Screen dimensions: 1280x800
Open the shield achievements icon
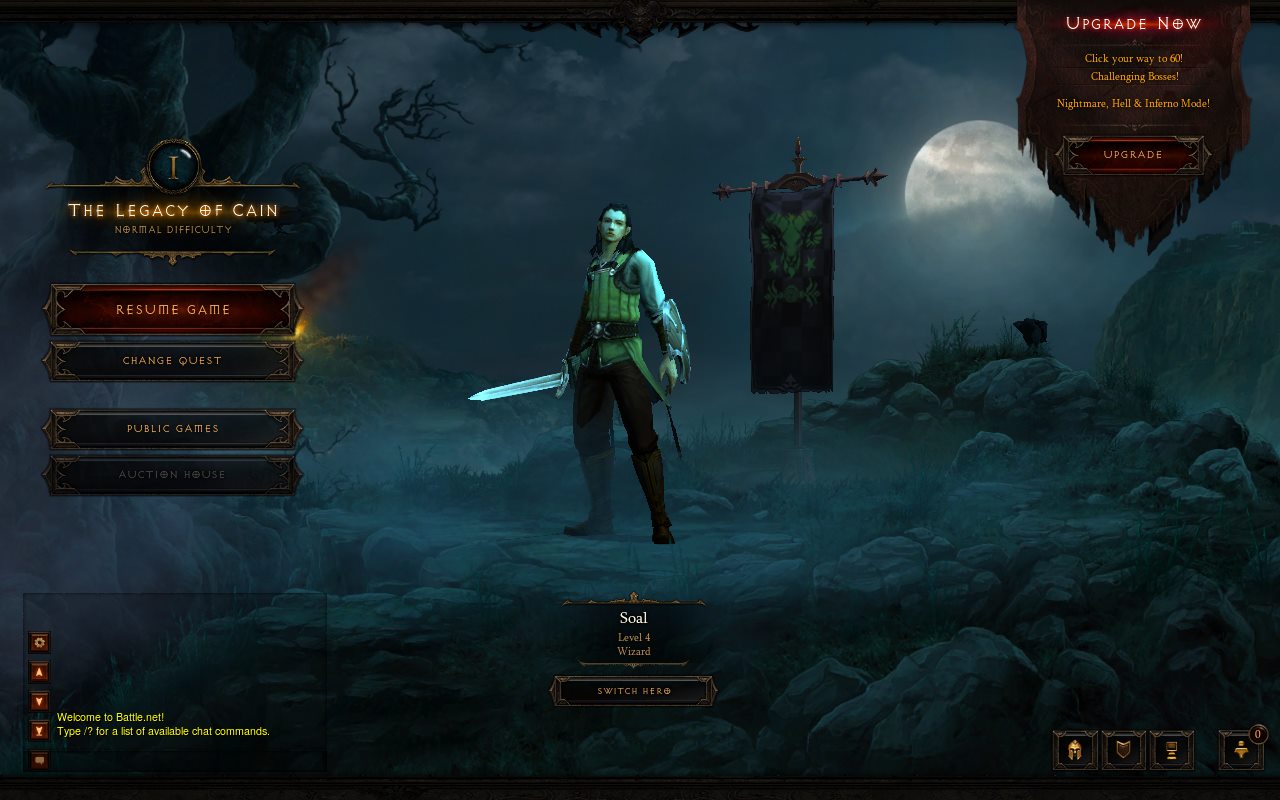point(1123,750)
